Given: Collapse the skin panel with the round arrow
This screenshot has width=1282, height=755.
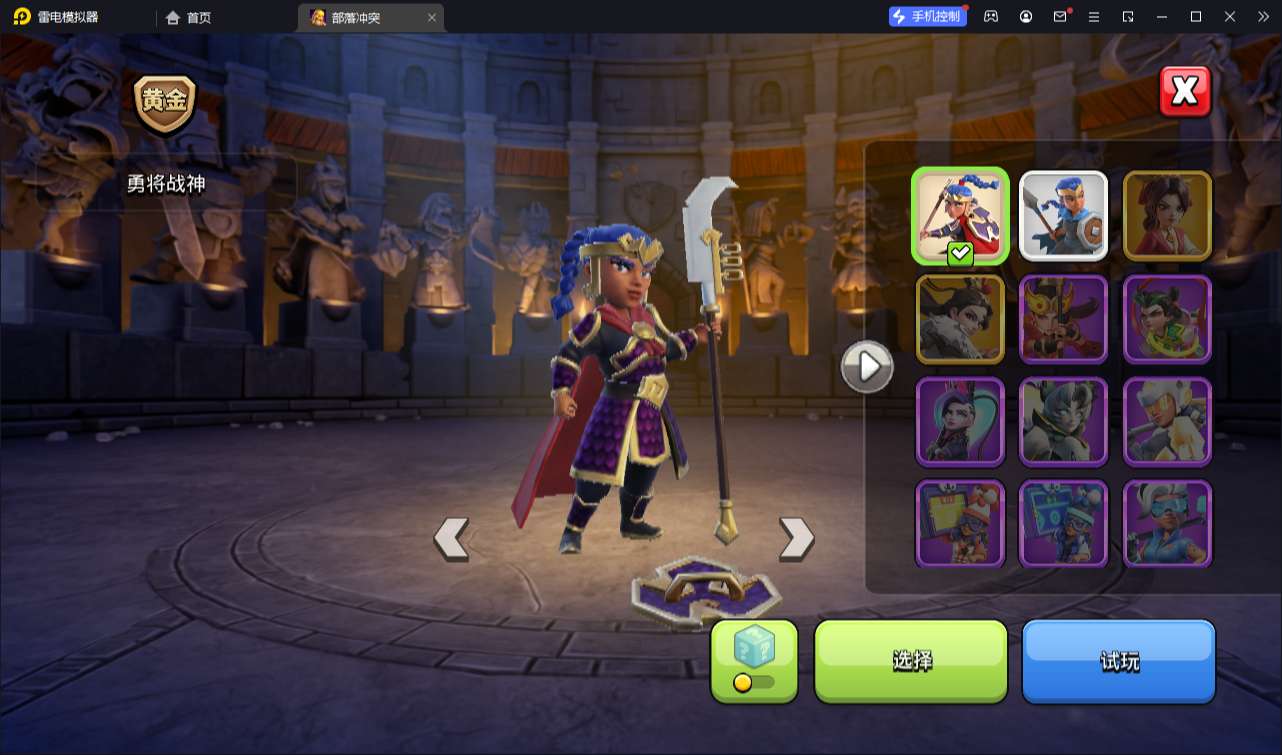Looking at the screenshot, I should pos(867,367).
